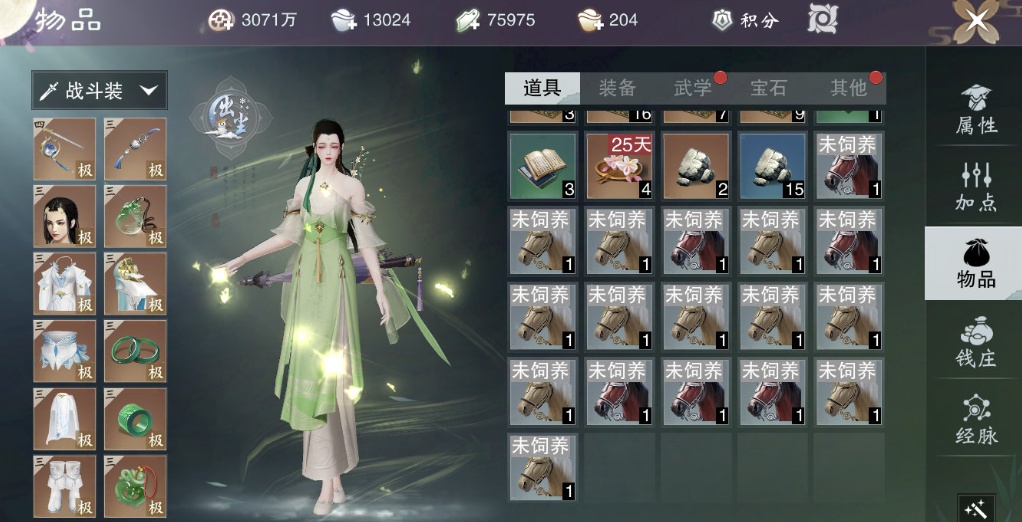Show the 宝石 gems tab
Screen dimensions: 1022x522
pyautogui.click(x=769, y=88)
